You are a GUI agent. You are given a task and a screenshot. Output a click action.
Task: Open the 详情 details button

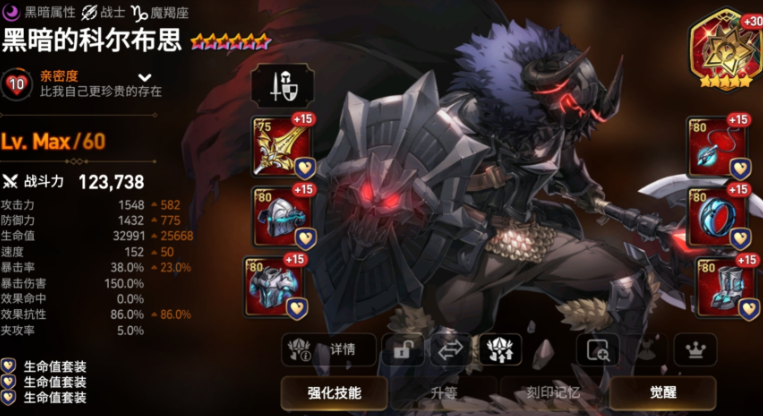point(329,350)
